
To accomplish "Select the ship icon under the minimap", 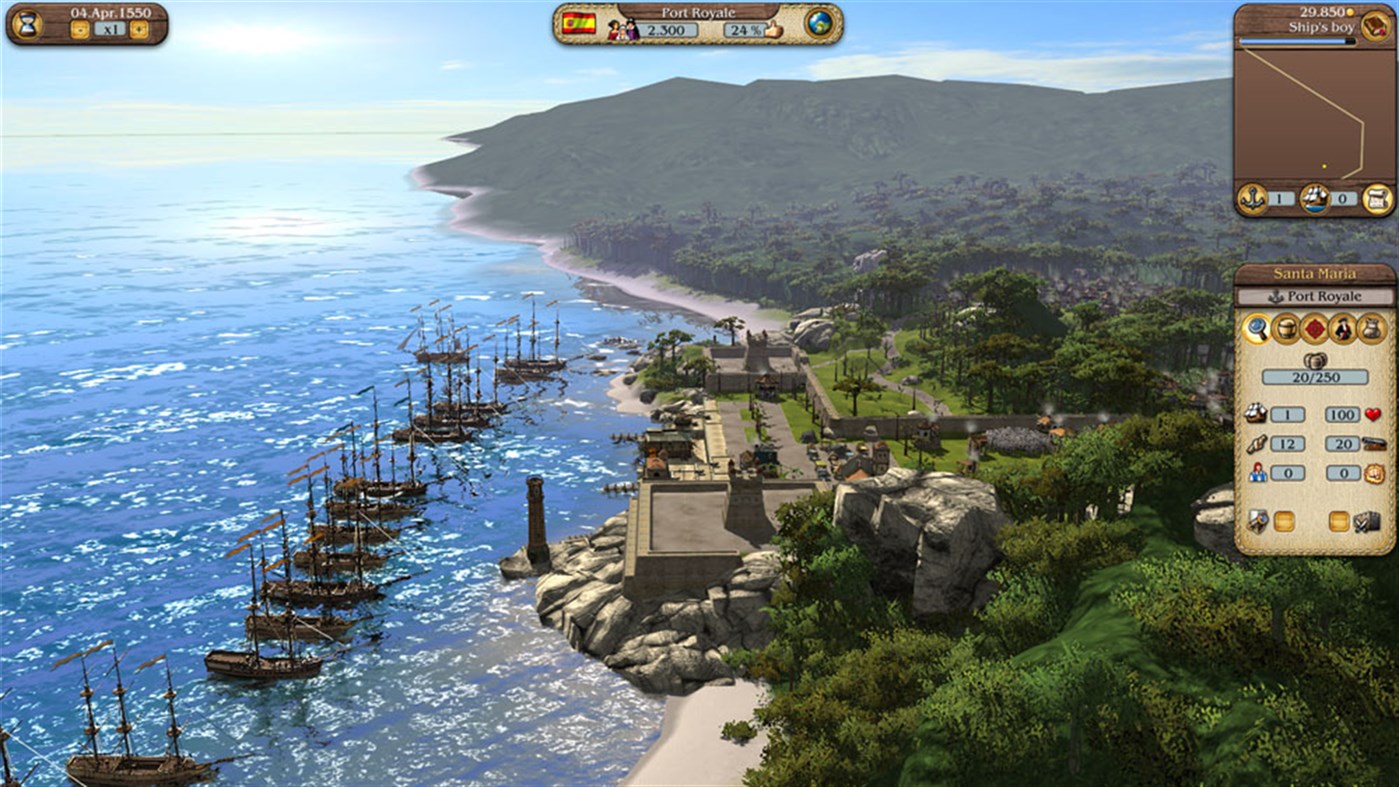I will pos(1314,198).
